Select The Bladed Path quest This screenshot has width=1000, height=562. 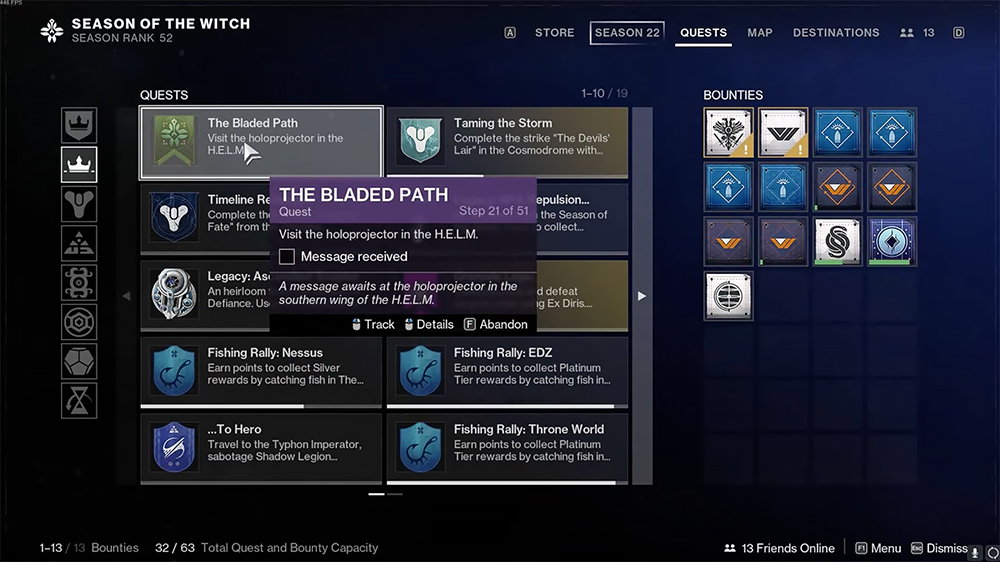261,143
